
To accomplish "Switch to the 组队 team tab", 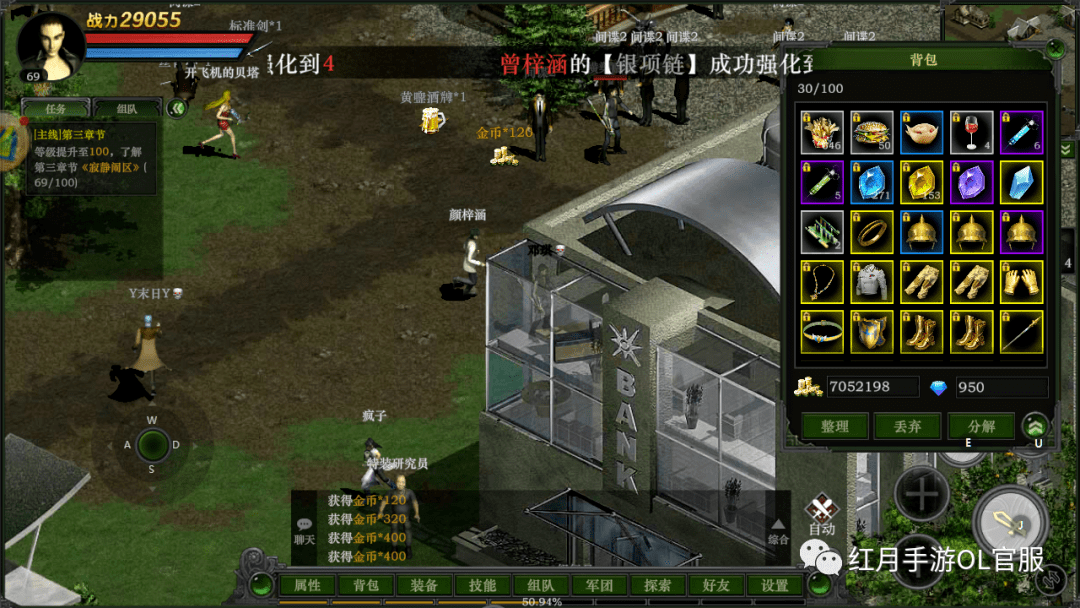I will click(x=127, y=109).
